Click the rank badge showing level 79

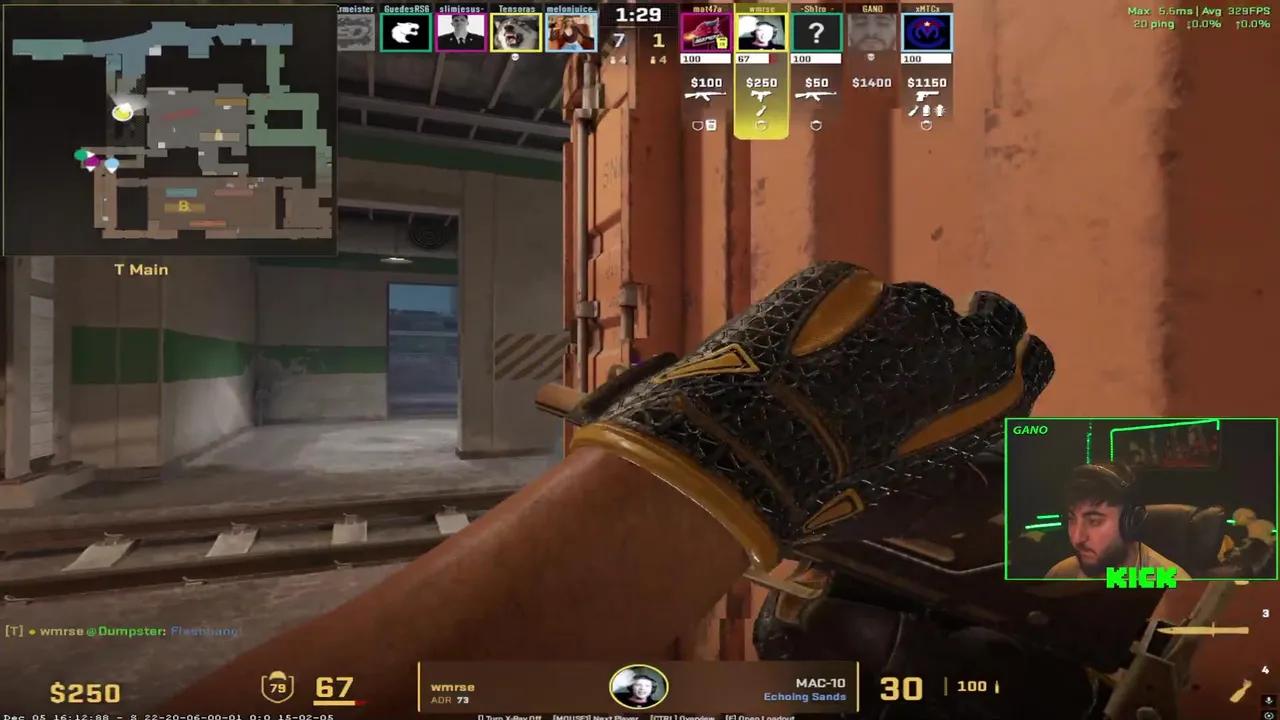pos(278,684)
